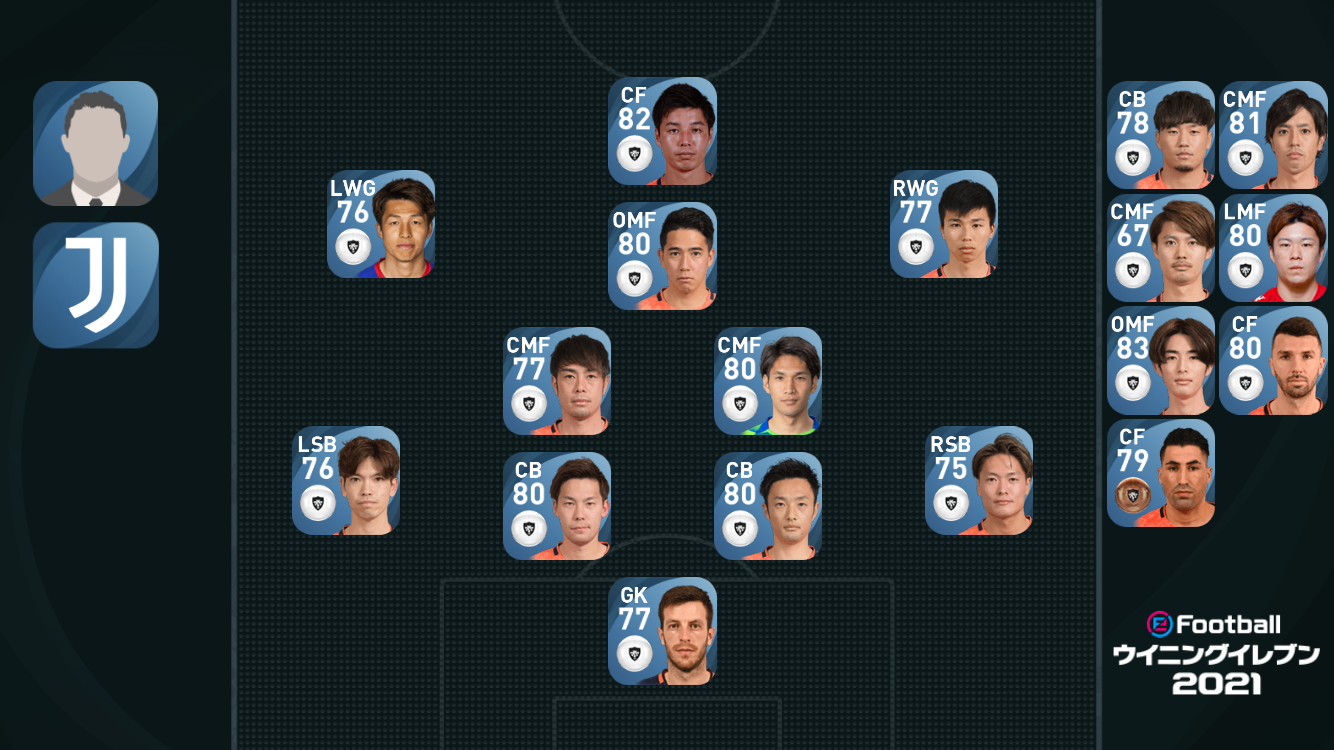Select the Juventus team emblem tile

[x=96, y=285]
